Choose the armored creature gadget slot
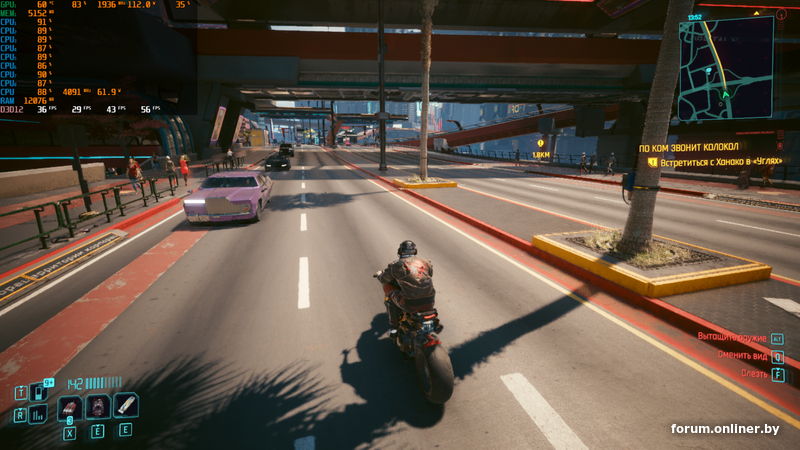The height and width of the screenshot is (450, 800). coord(97,407)
